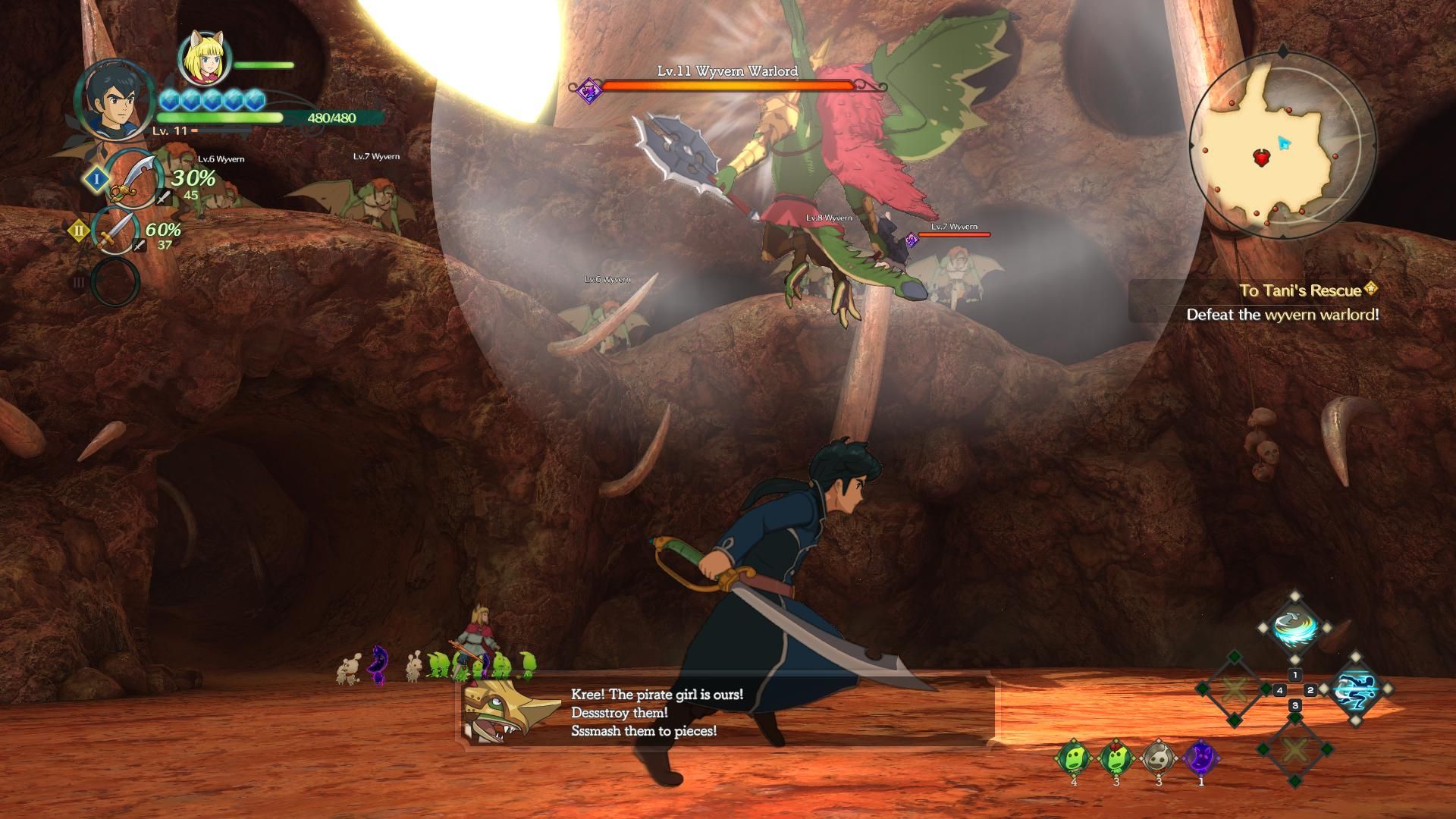This screenshot has width=1456, height=819.
Task: Select Roland's character portrait
Action: pos(109,99)
